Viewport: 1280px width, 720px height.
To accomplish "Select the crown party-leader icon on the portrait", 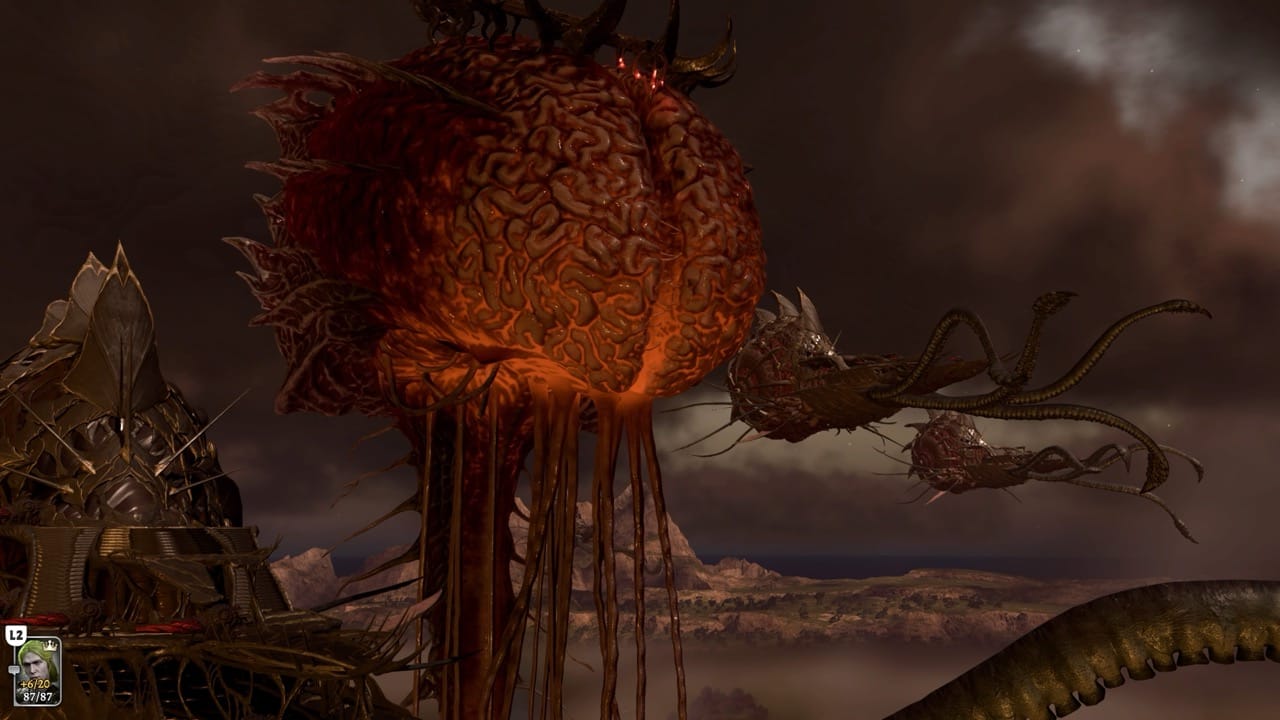I will [49, 646].
